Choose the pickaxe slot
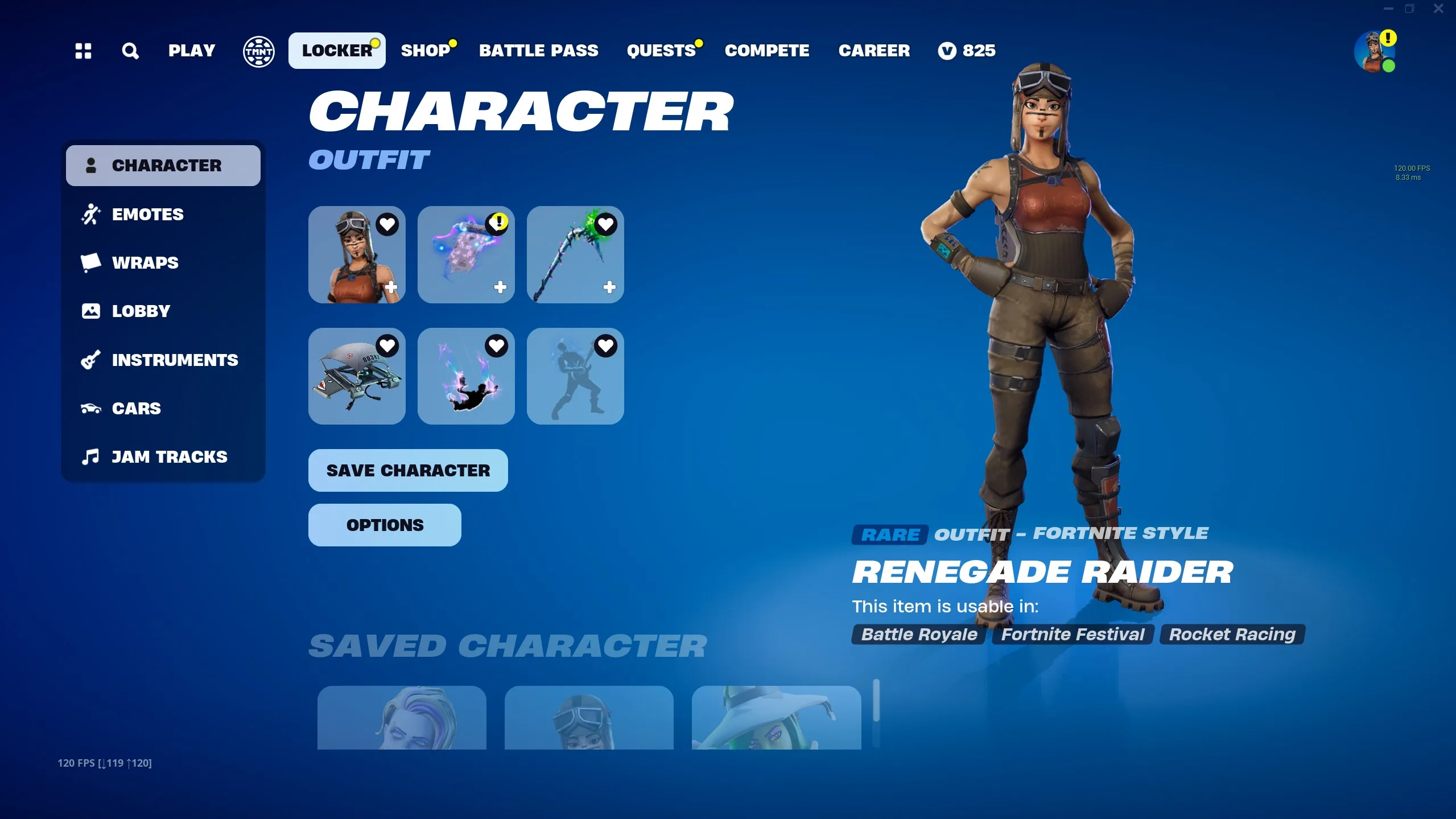This screenshot has height=819, width=1456. (575, 255)
